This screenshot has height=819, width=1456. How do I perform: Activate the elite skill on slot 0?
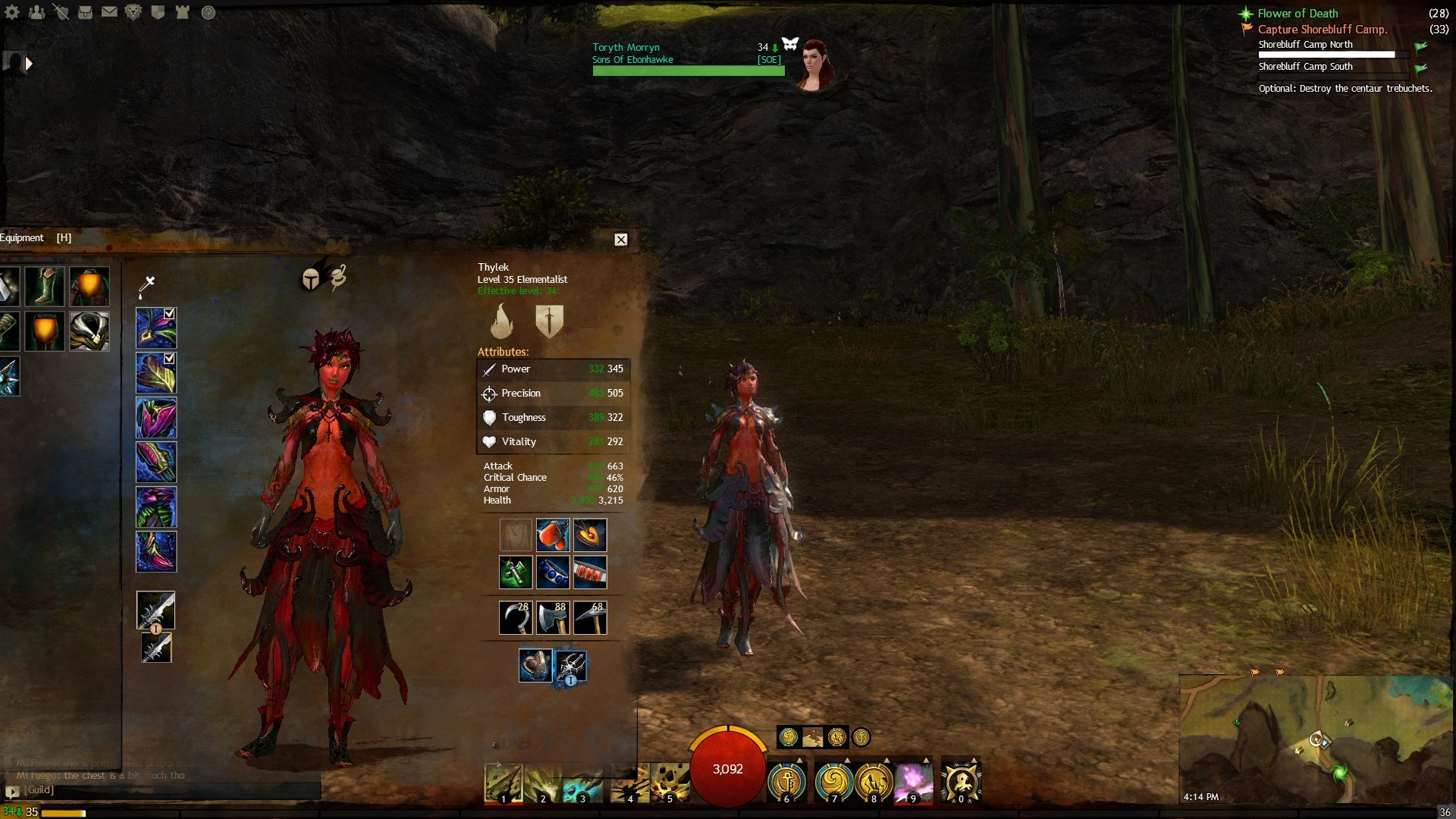[961, 782]
